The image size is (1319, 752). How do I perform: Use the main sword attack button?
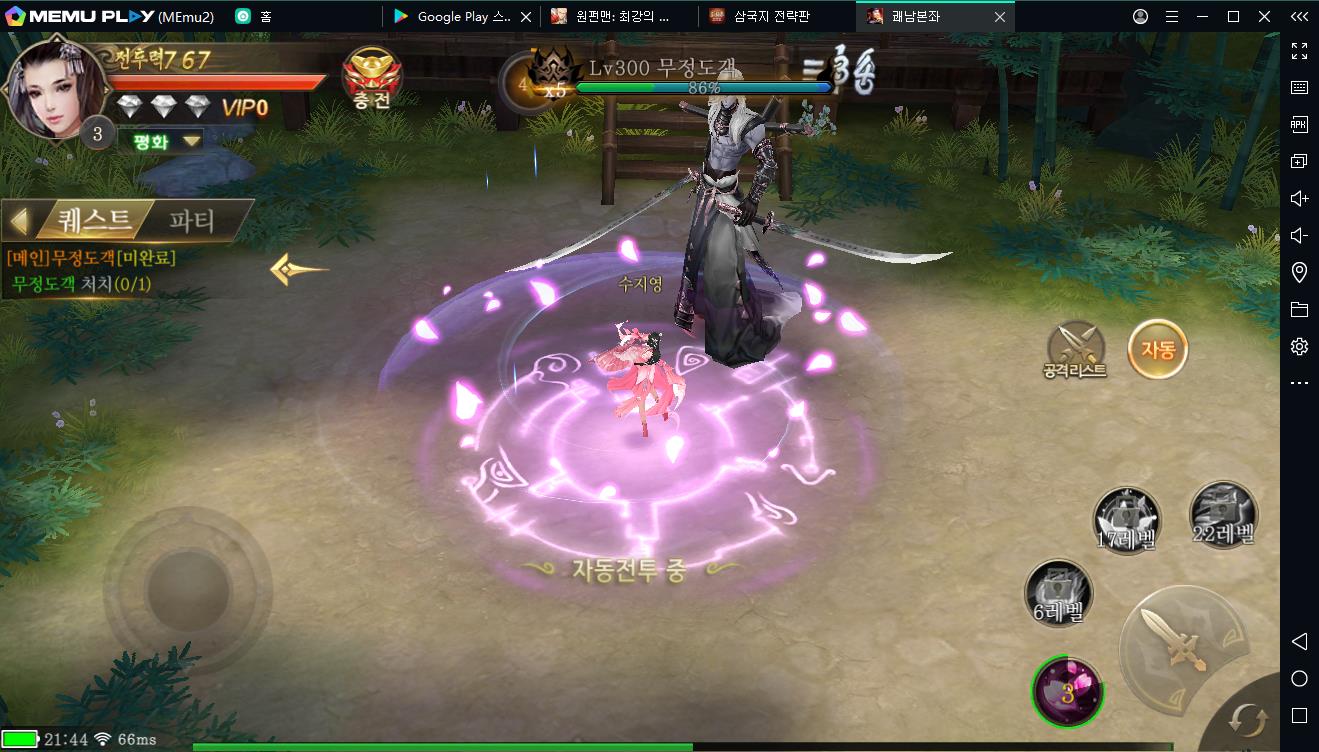pyautogui.click(x=1183, y=638)
